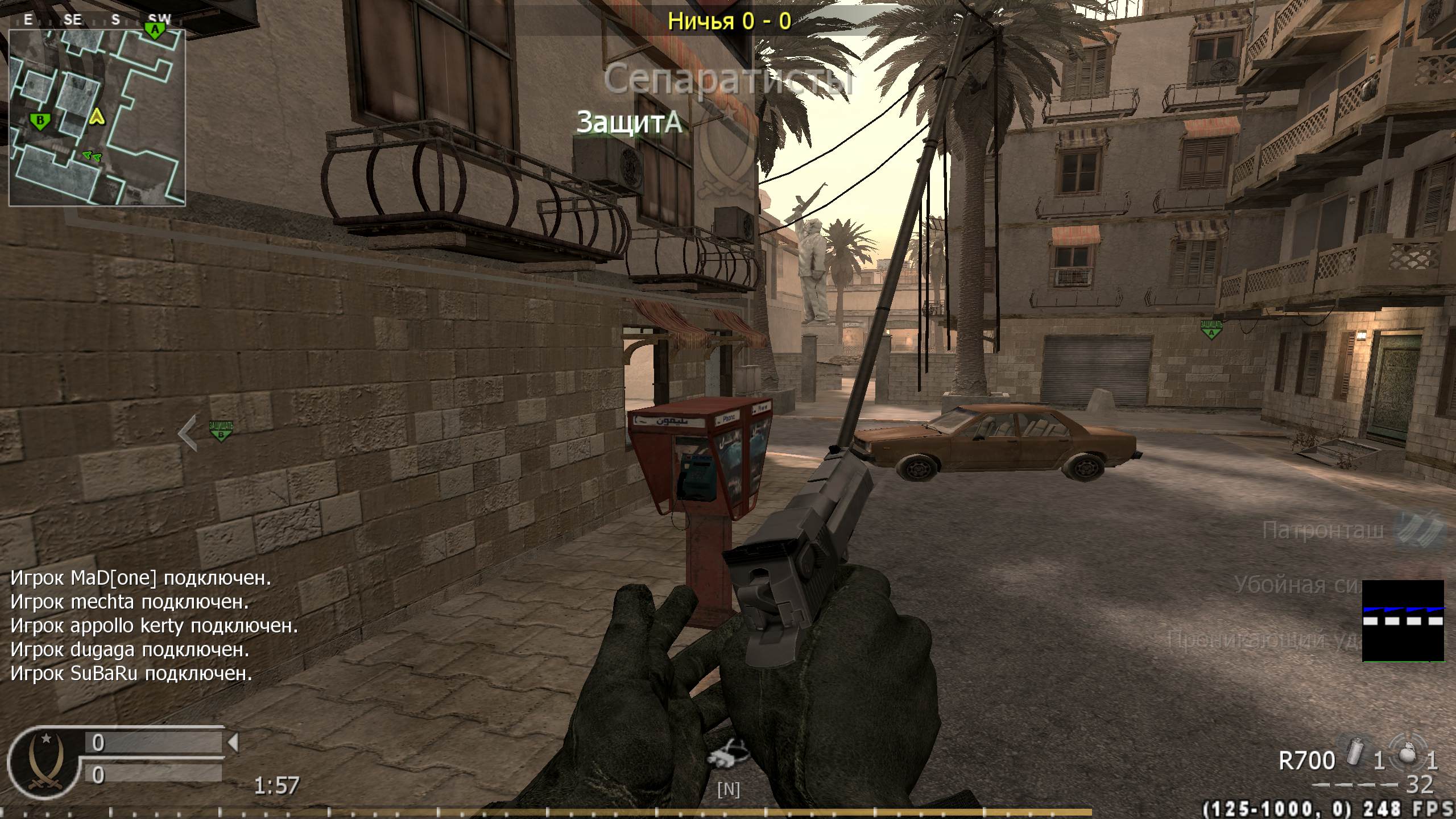
Task: Click the R700 weapon name label
Action: pos(1308,759)
